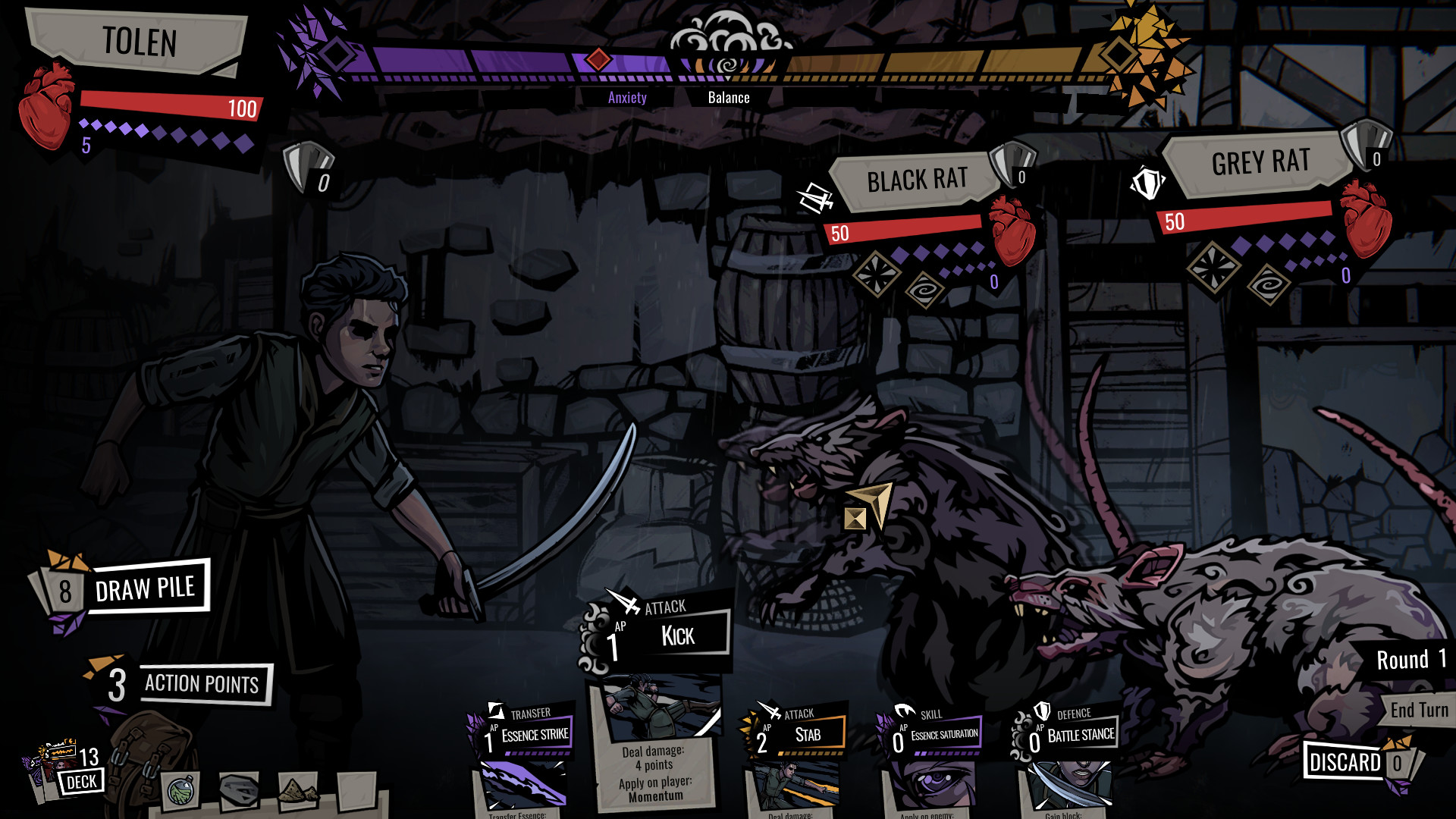Click the Black Rat's shield icon

[1011, 164]
